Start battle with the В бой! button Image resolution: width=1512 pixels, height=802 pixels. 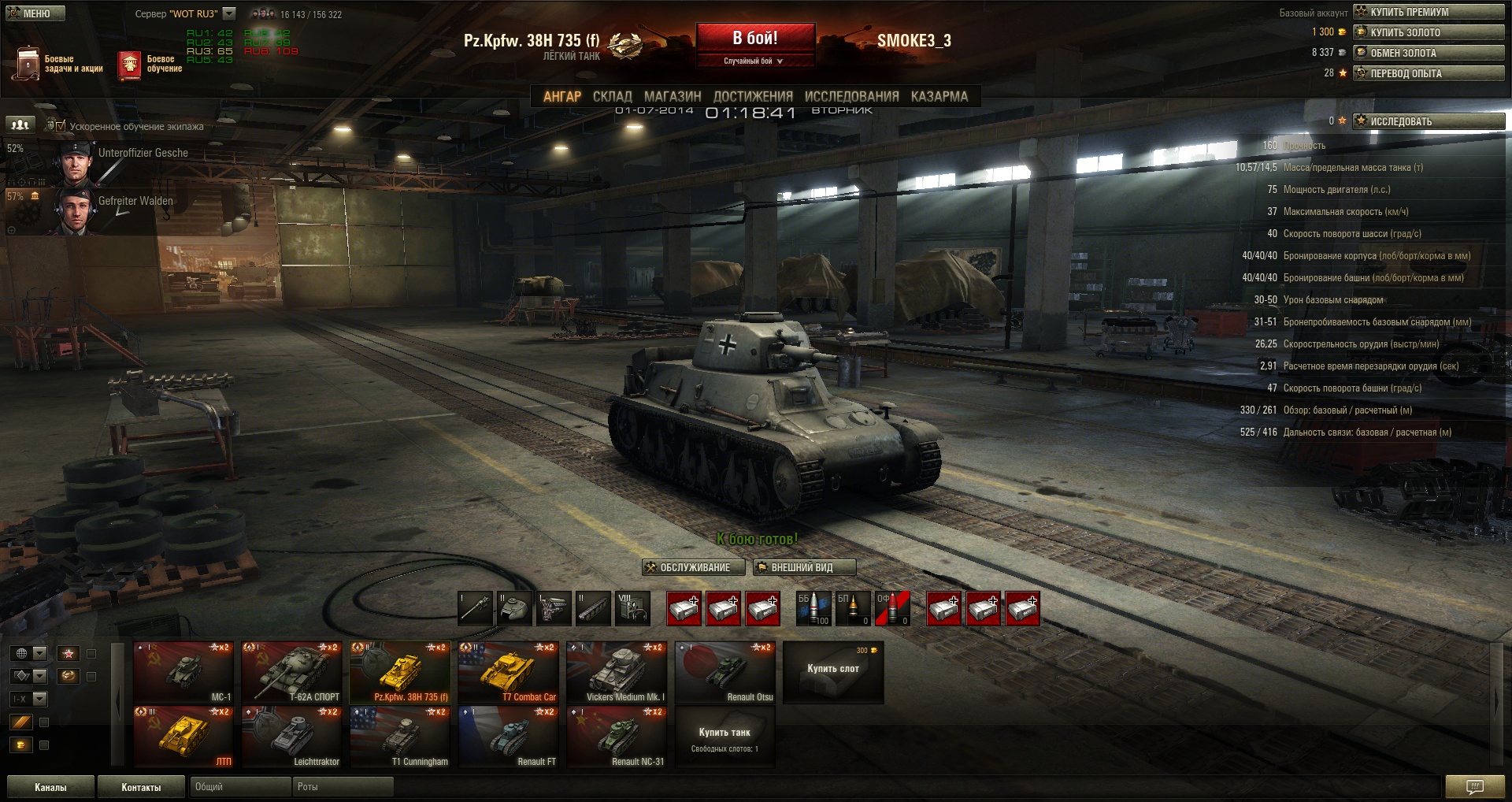pos(755,38)
